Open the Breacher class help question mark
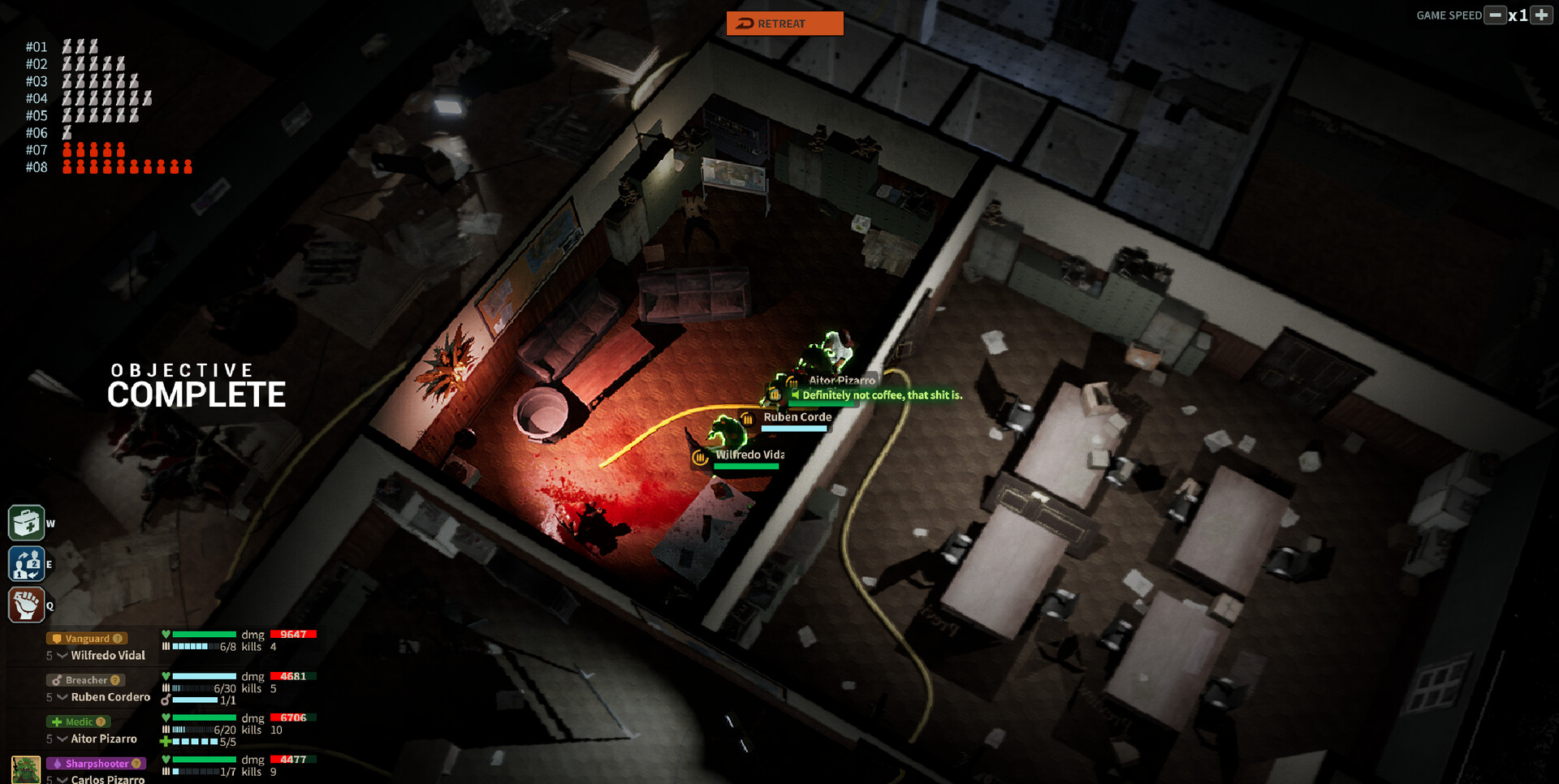This screenshot has width=1559, height=784. [115, 680]
